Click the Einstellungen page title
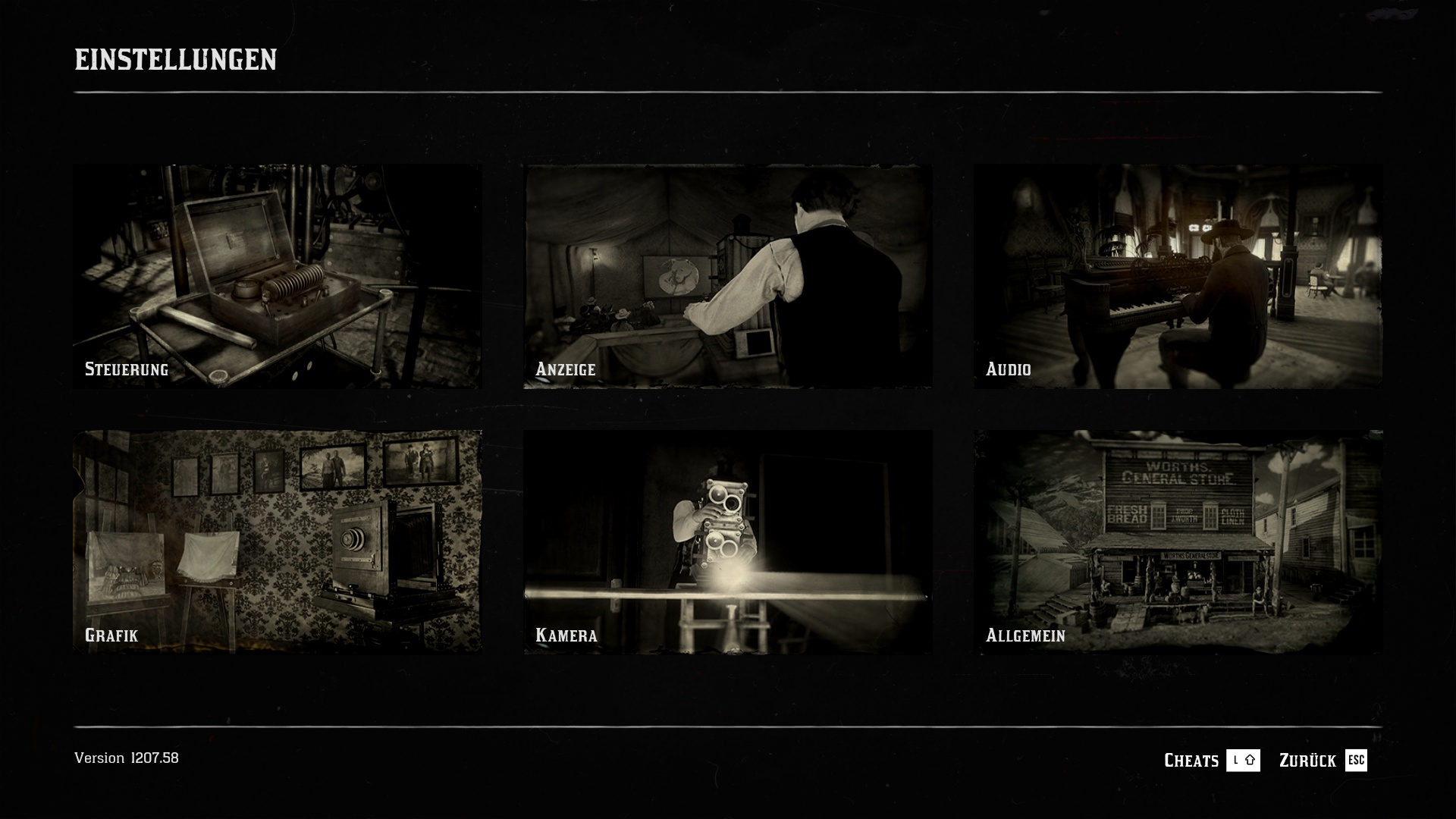This screenshot has width=1456, height=819. click(175, 57)
